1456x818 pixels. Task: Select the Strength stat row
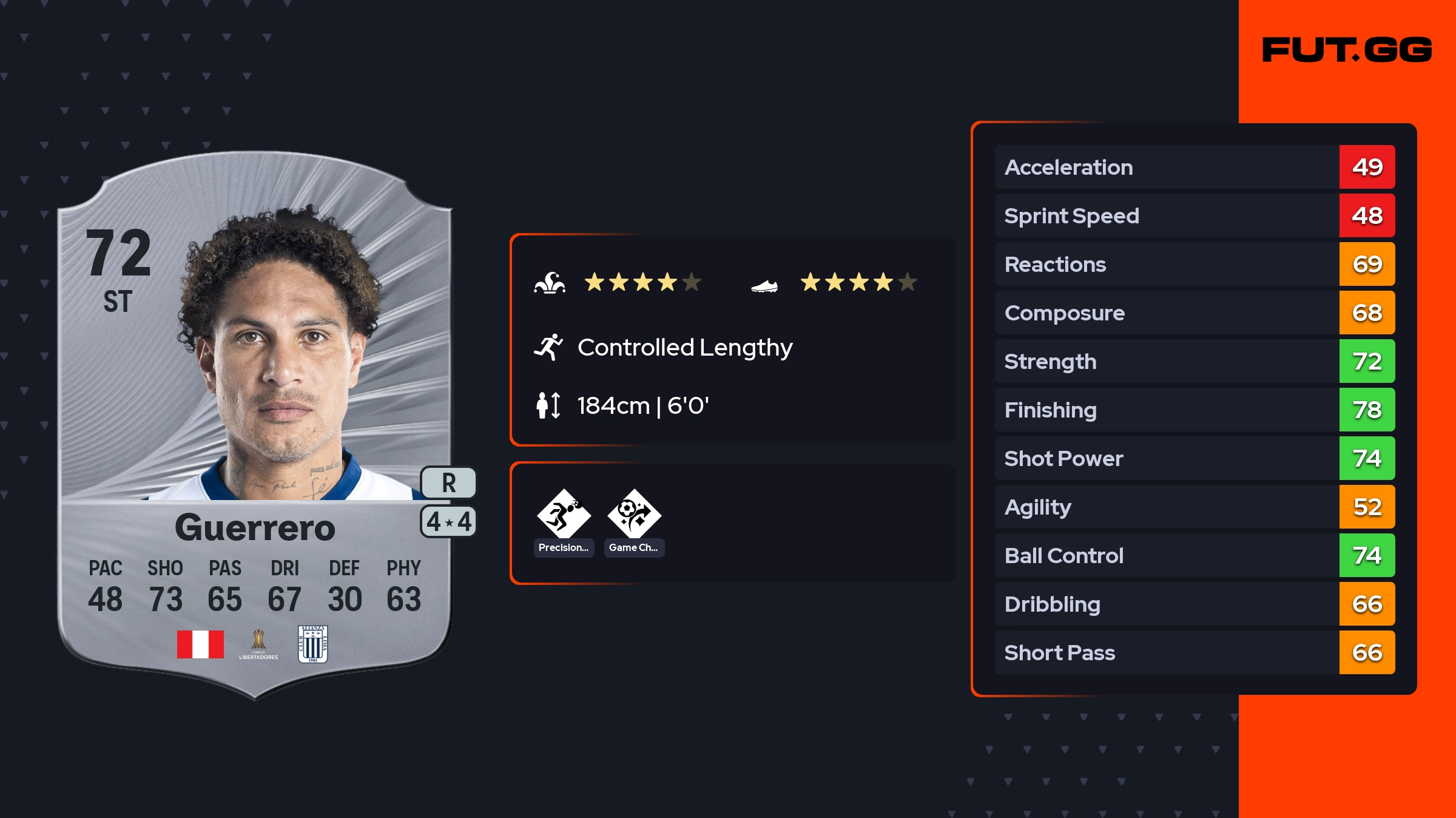click(1194, 361)
